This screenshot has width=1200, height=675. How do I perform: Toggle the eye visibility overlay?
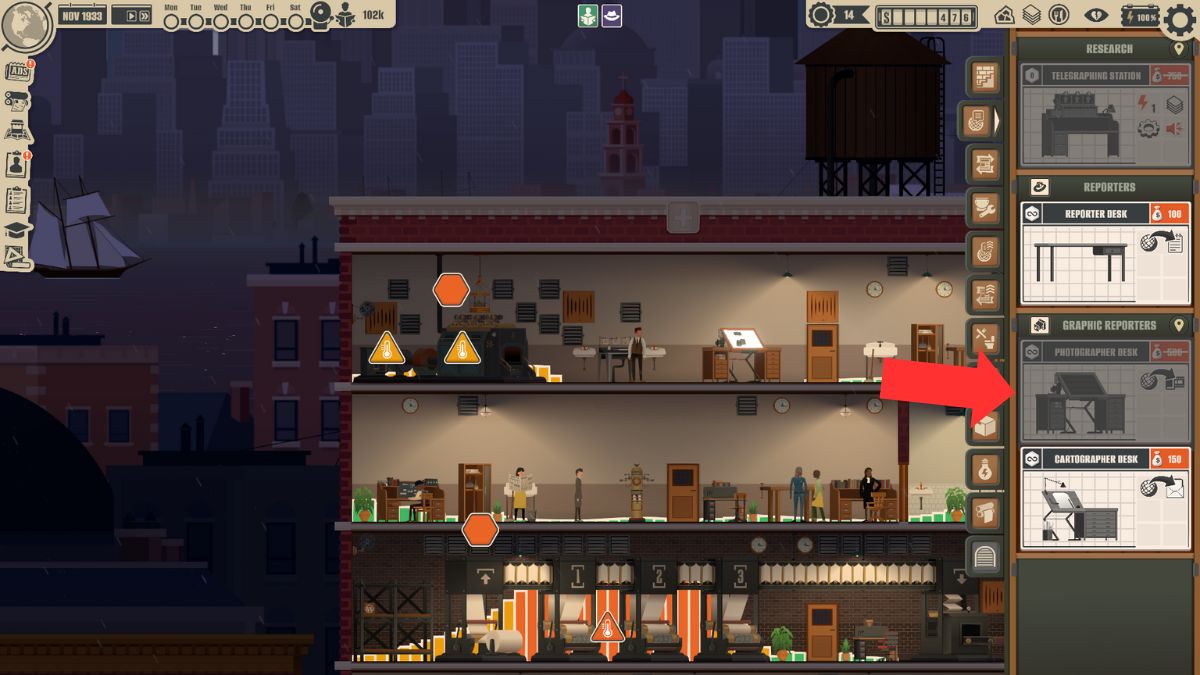pos(1097,15)
